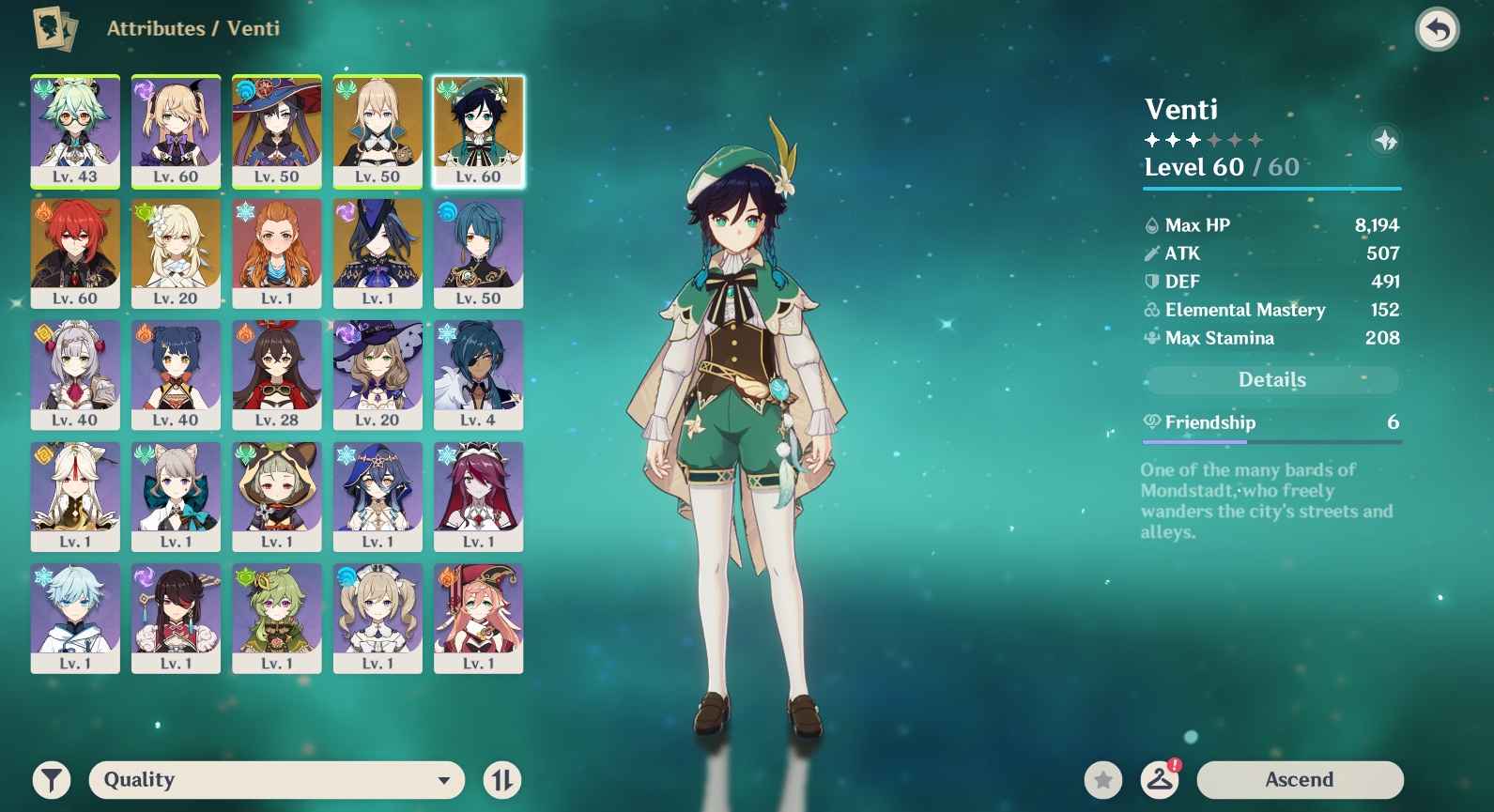
Task: Toggle the sort order arrows button
Action: tap(502, 779)
